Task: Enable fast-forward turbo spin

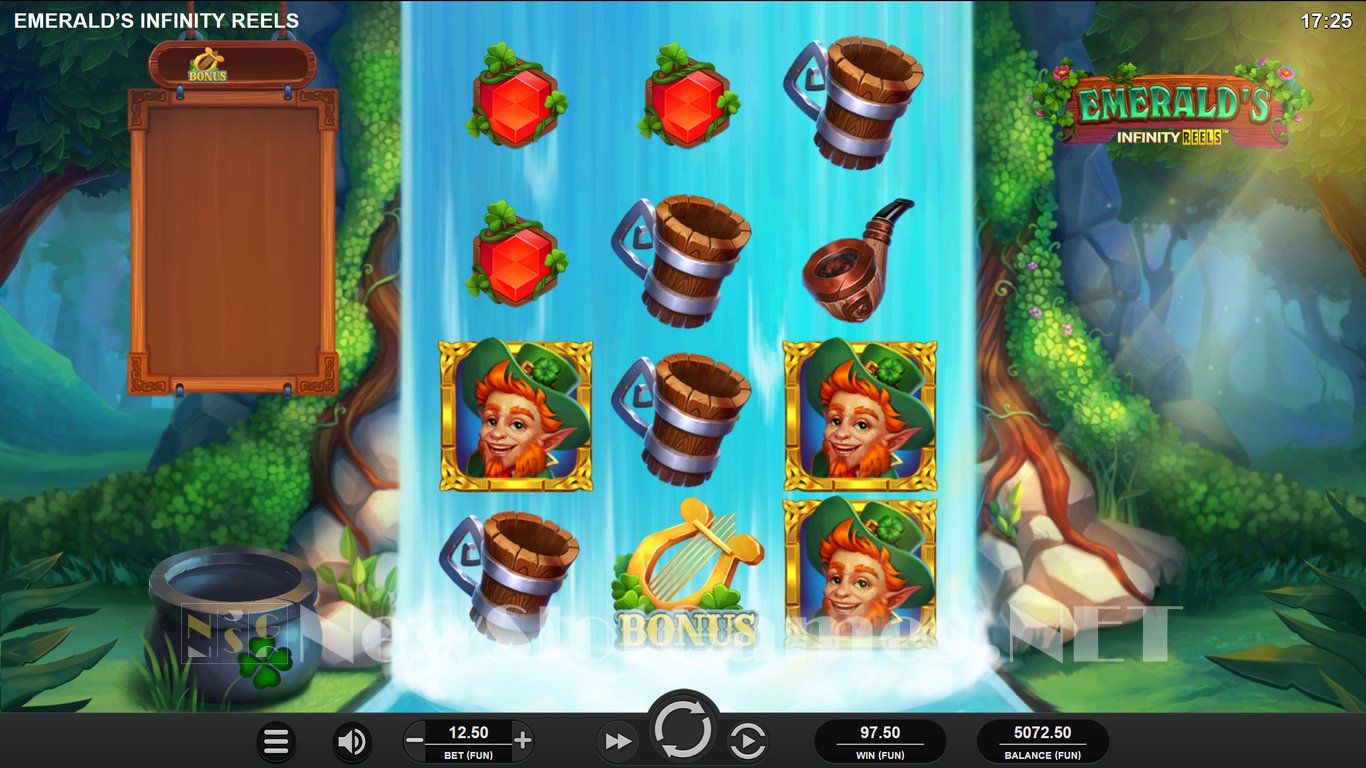Action: (618, 741)
